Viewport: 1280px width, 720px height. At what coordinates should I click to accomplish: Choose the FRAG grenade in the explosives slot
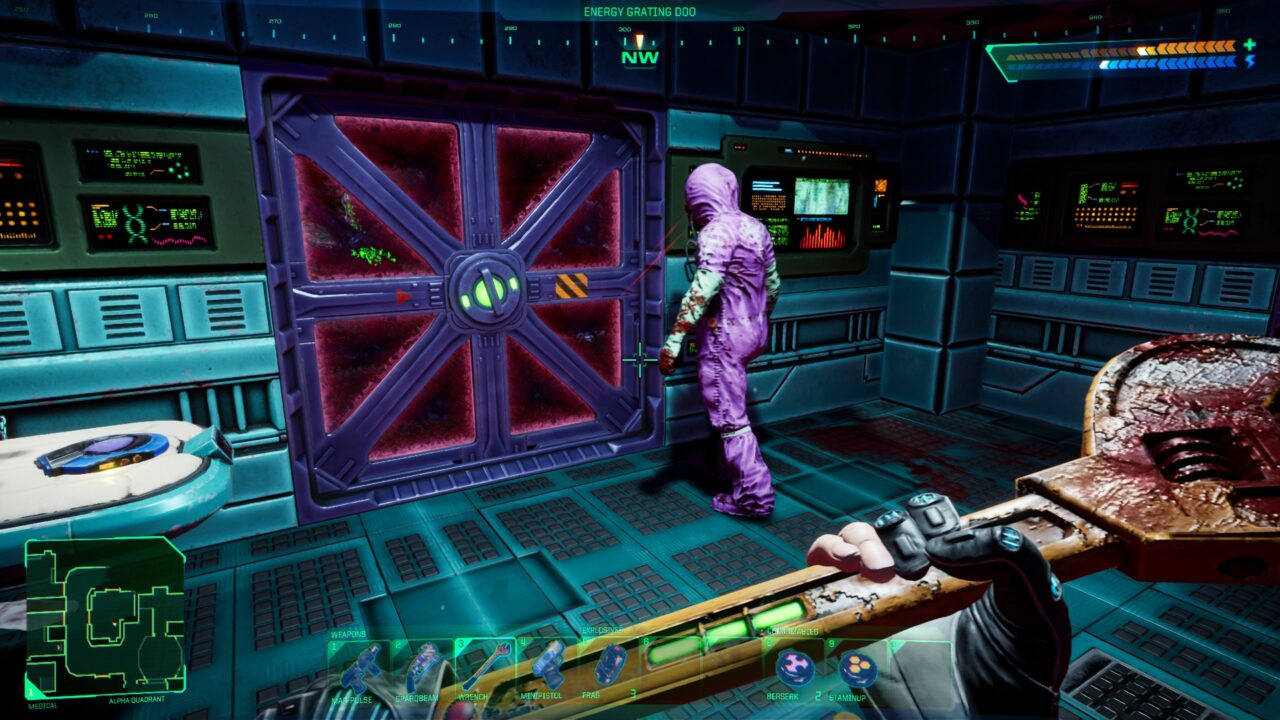[x=609, y=663]
